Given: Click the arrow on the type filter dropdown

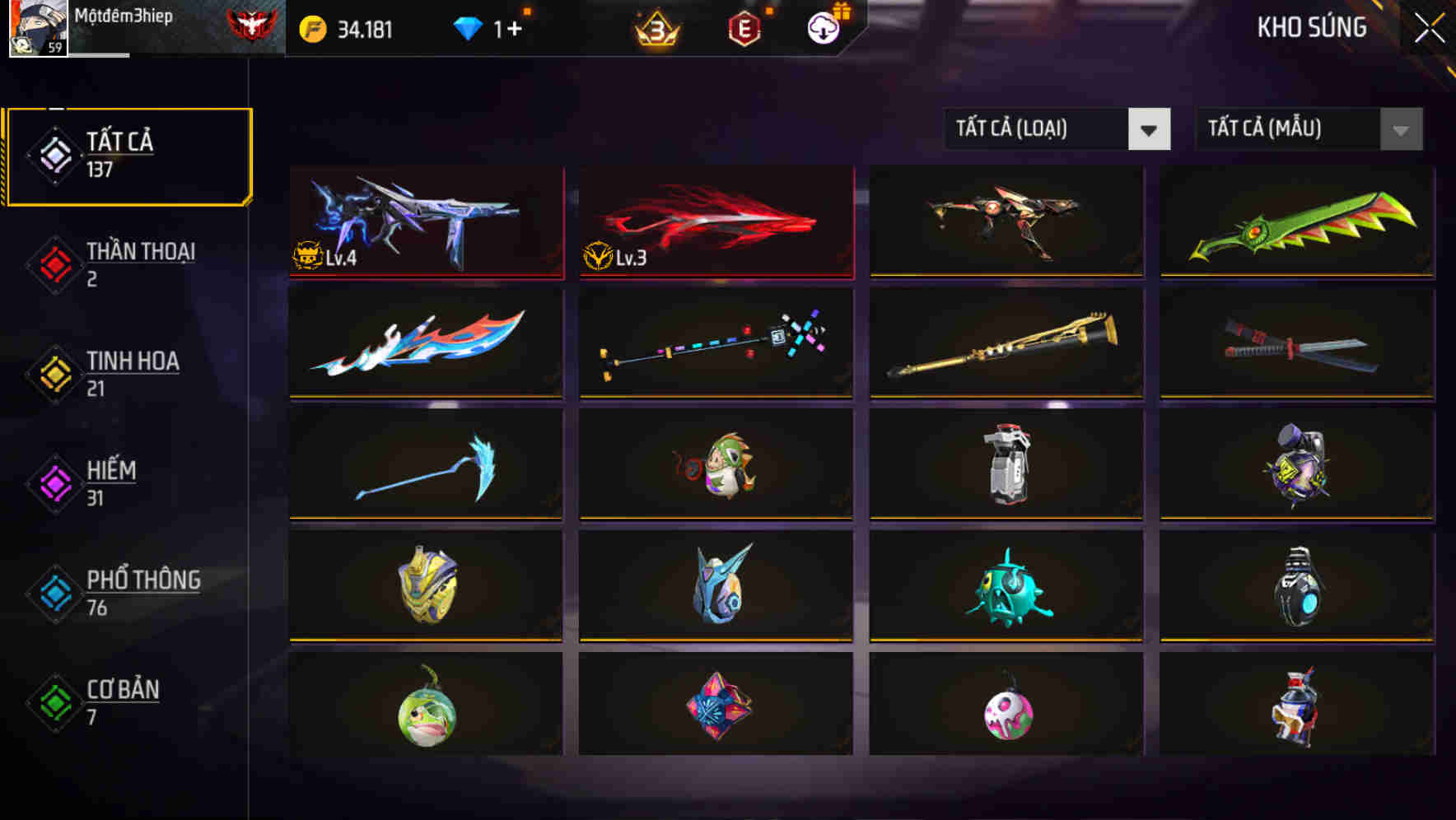Looking at the screenshot, I should (1150, 129).
